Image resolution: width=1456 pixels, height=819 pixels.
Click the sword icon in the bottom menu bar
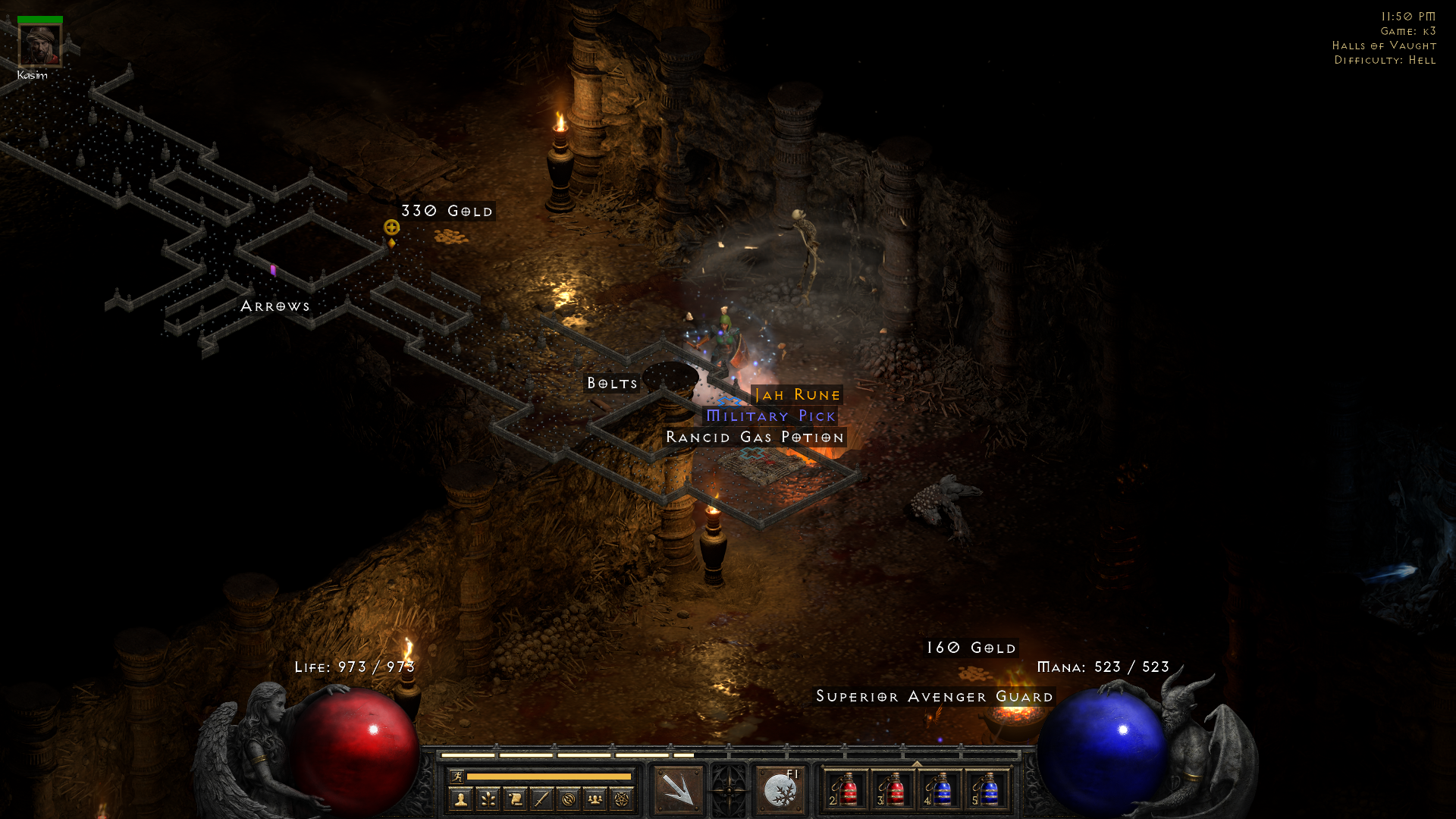[x=543, y=800]
